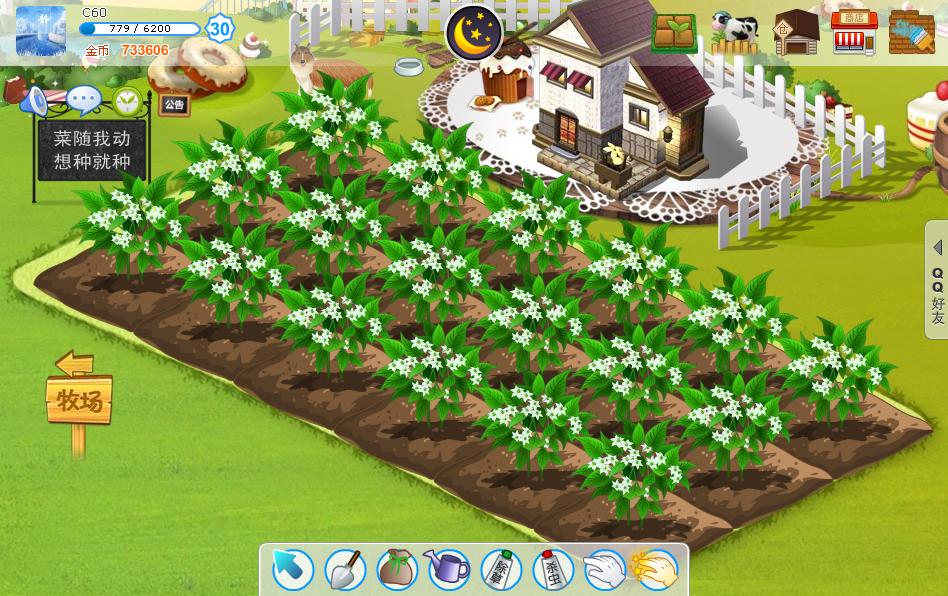The image size is (948, 596).
Task: Open the seed bag tool
Action: [x=397, y=570]
